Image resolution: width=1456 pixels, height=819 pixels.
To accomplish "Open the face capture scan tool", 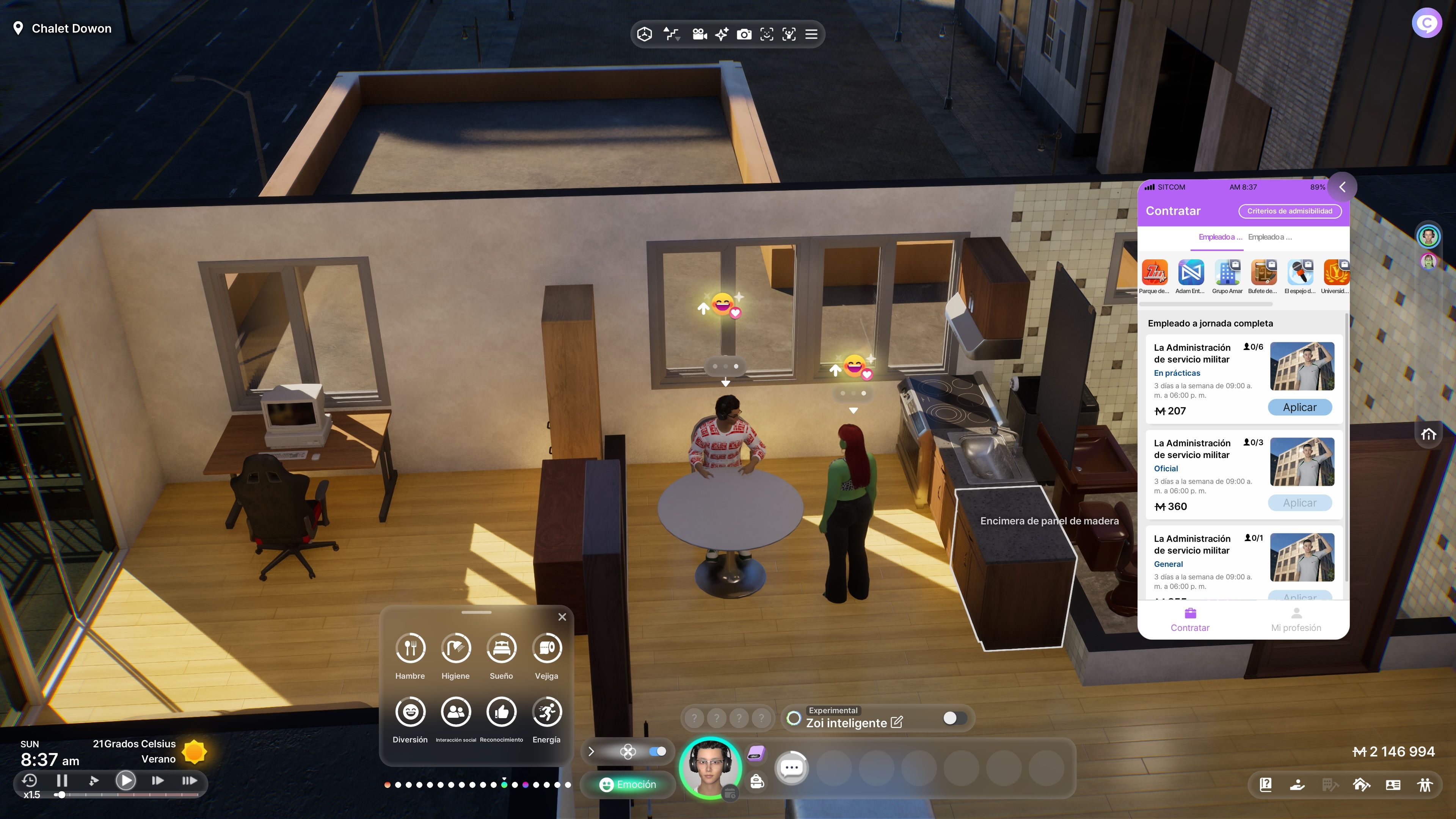I will click(766, 35).
